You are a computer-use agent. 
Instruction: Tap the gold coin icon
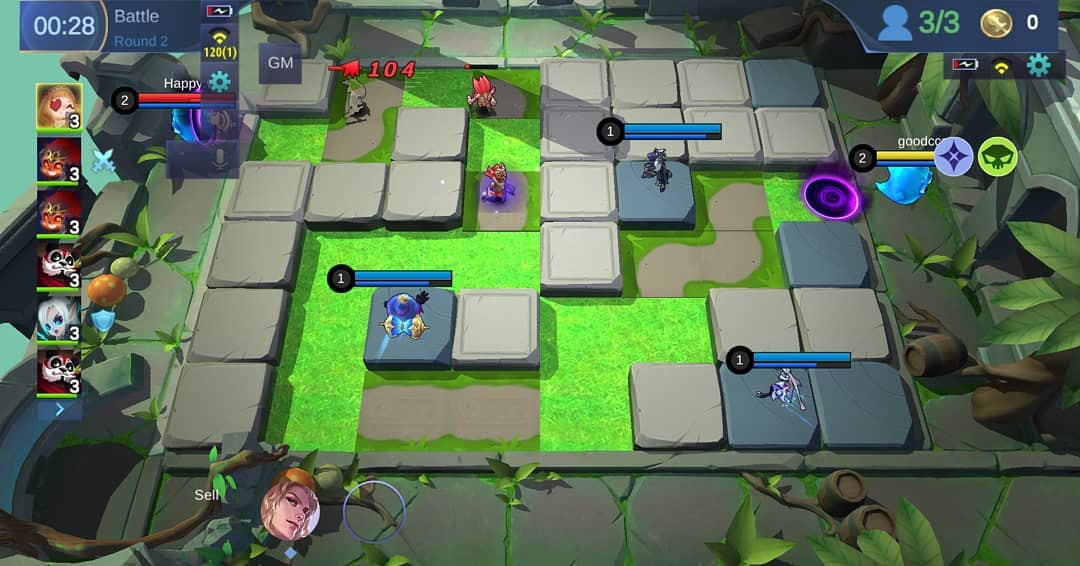pyautogui.click(x=996, y=23)
